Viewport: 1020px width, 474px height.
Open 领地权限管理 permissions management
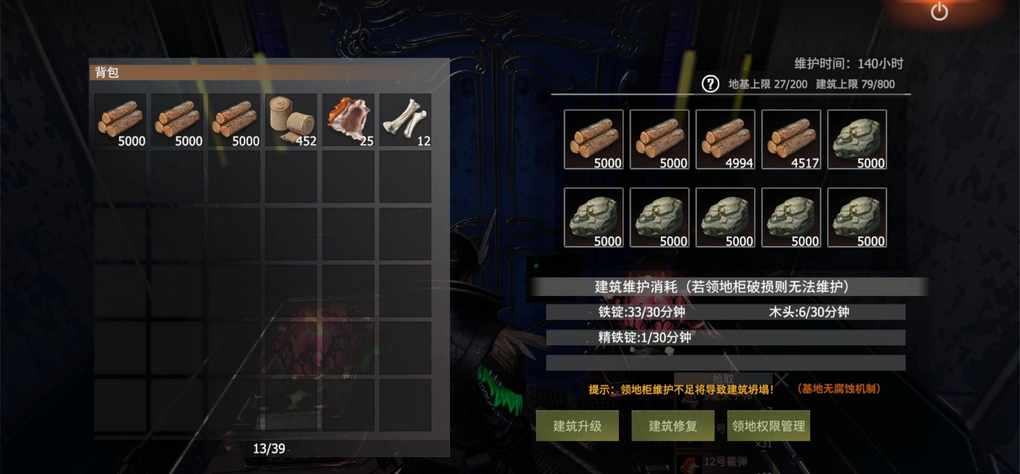pyautogui.click(x=768, y=426)
